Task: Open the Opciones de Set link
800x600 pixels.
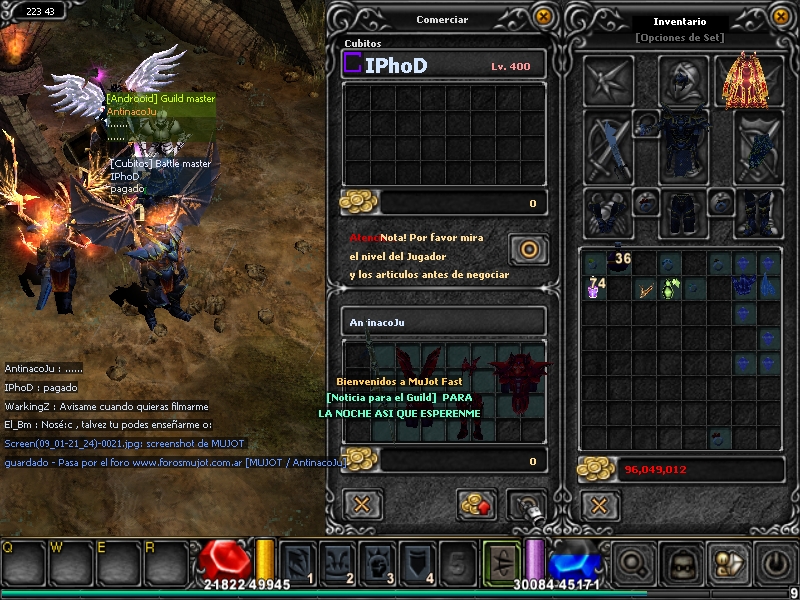Action: (679, 38)
